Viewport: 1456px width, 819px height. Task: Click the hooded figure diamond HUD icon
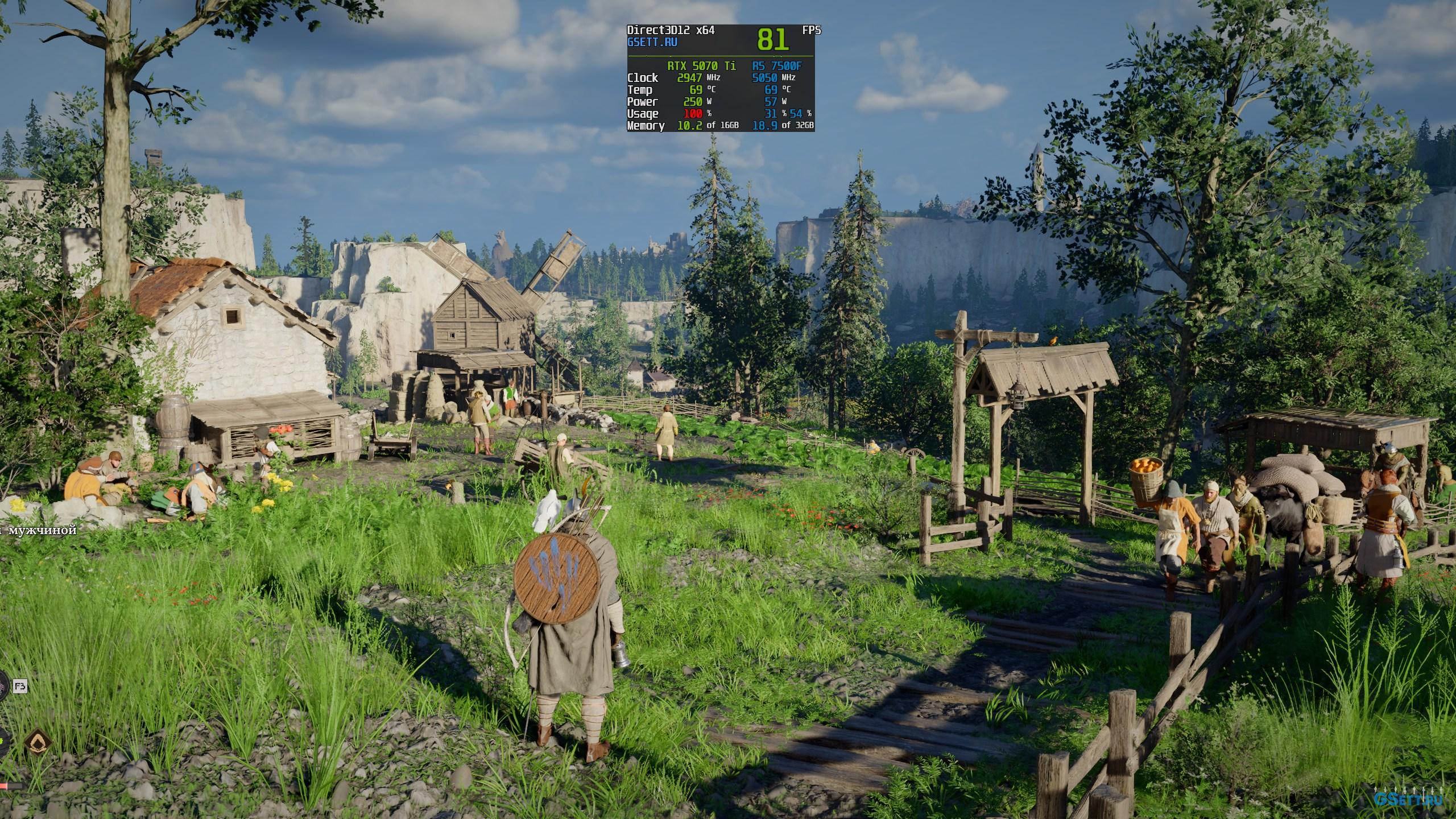tap(38, 741)
